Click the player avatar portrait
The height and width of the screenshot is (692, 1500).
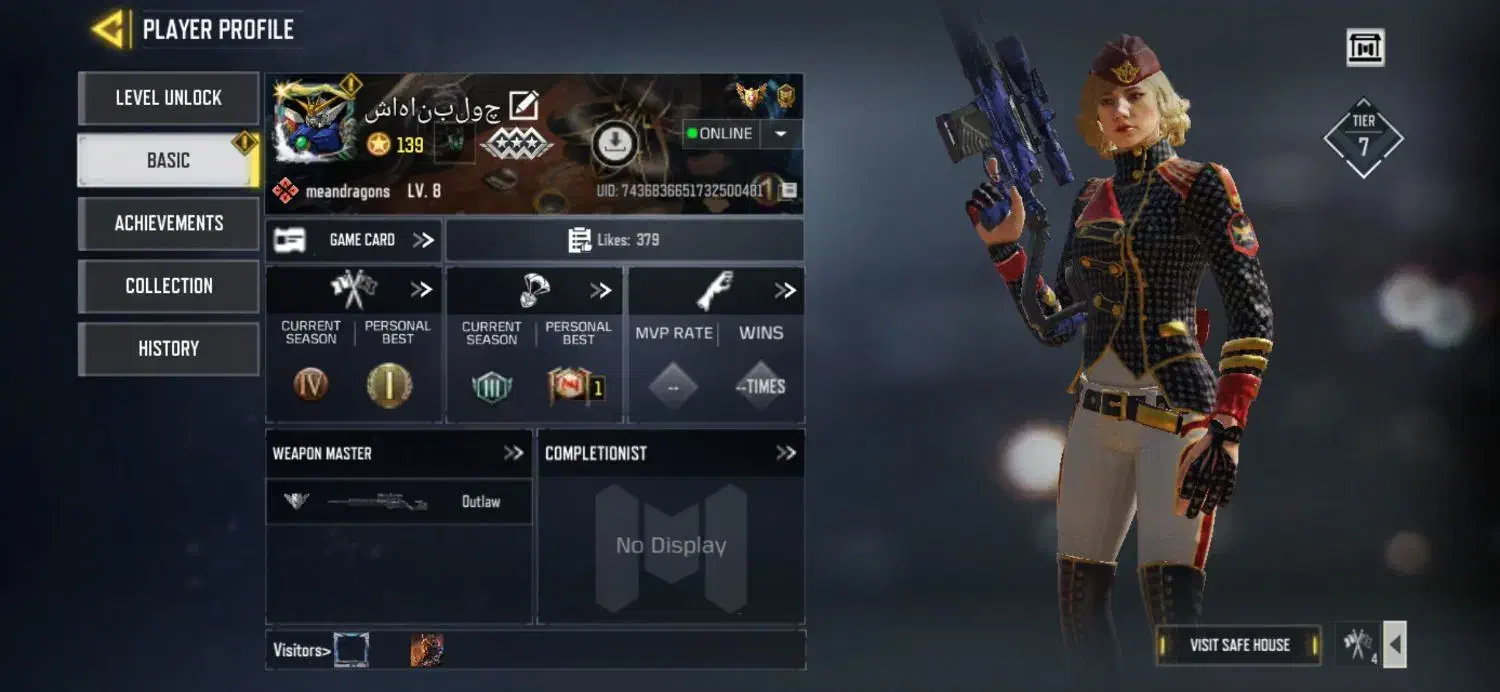315,122
